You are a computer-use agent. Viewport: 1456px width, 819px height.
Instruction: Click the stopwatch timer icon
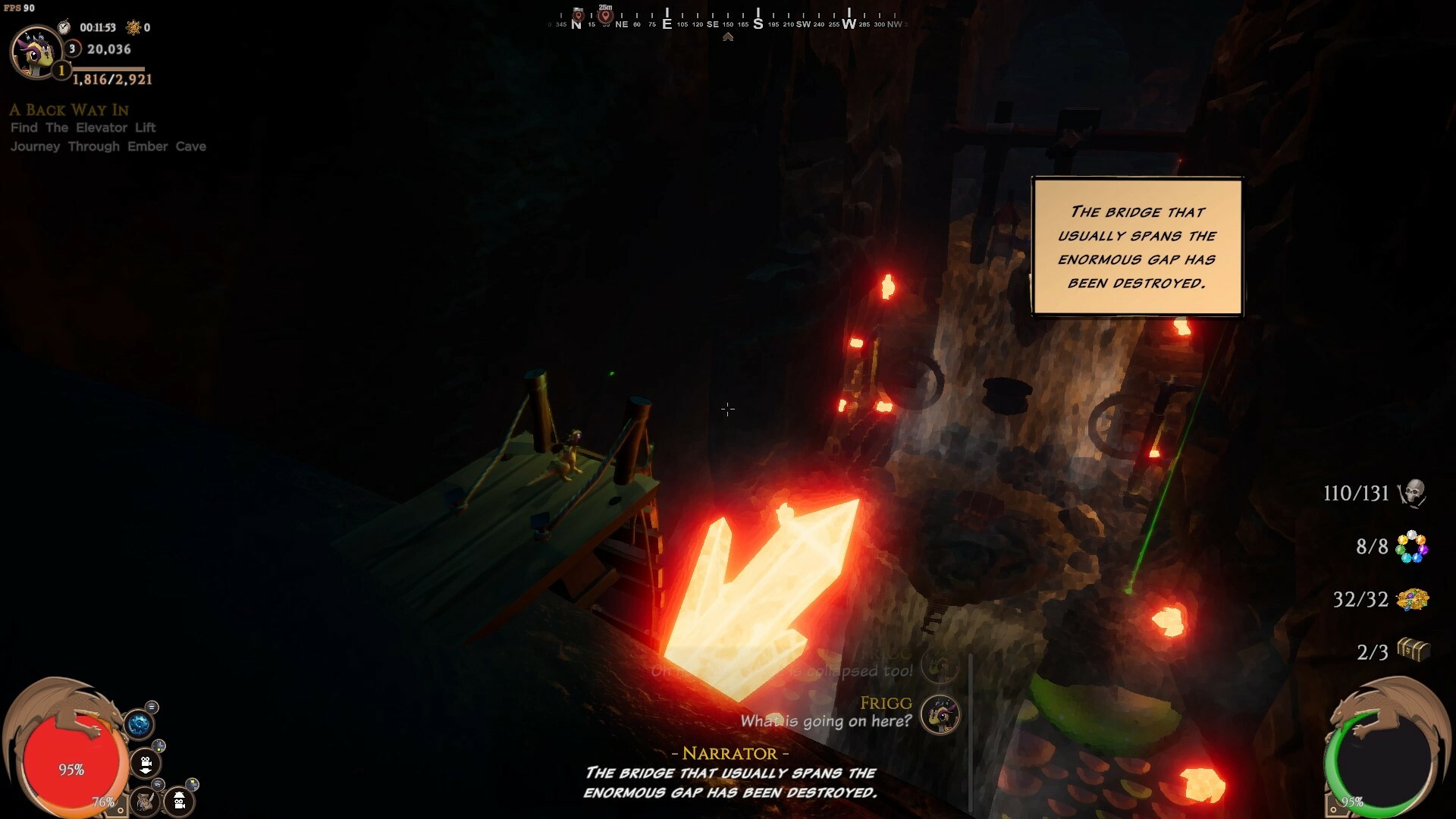tap(64, 26)
